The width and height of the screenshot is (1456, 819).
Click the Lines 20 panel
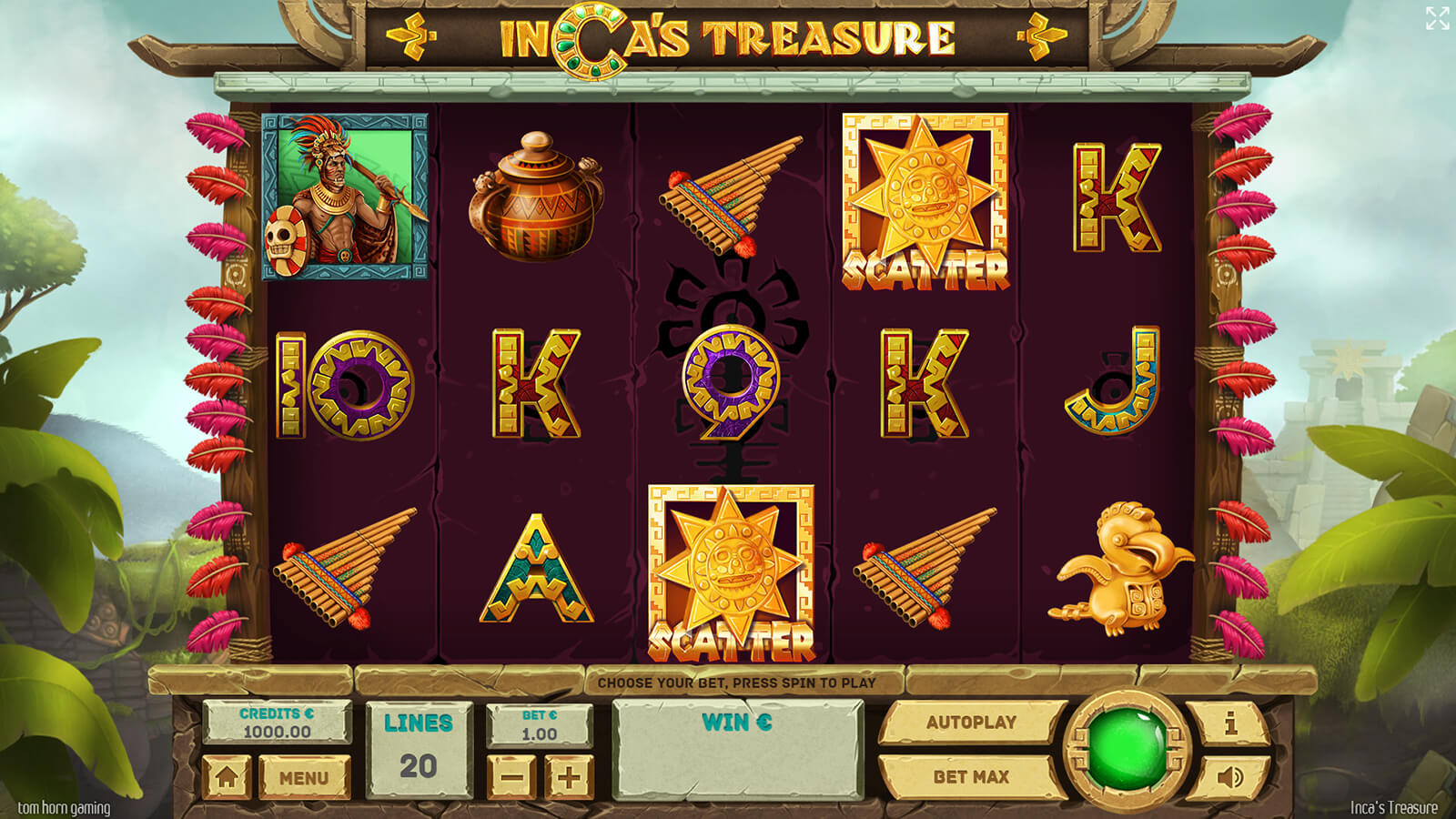coord(419,749)
